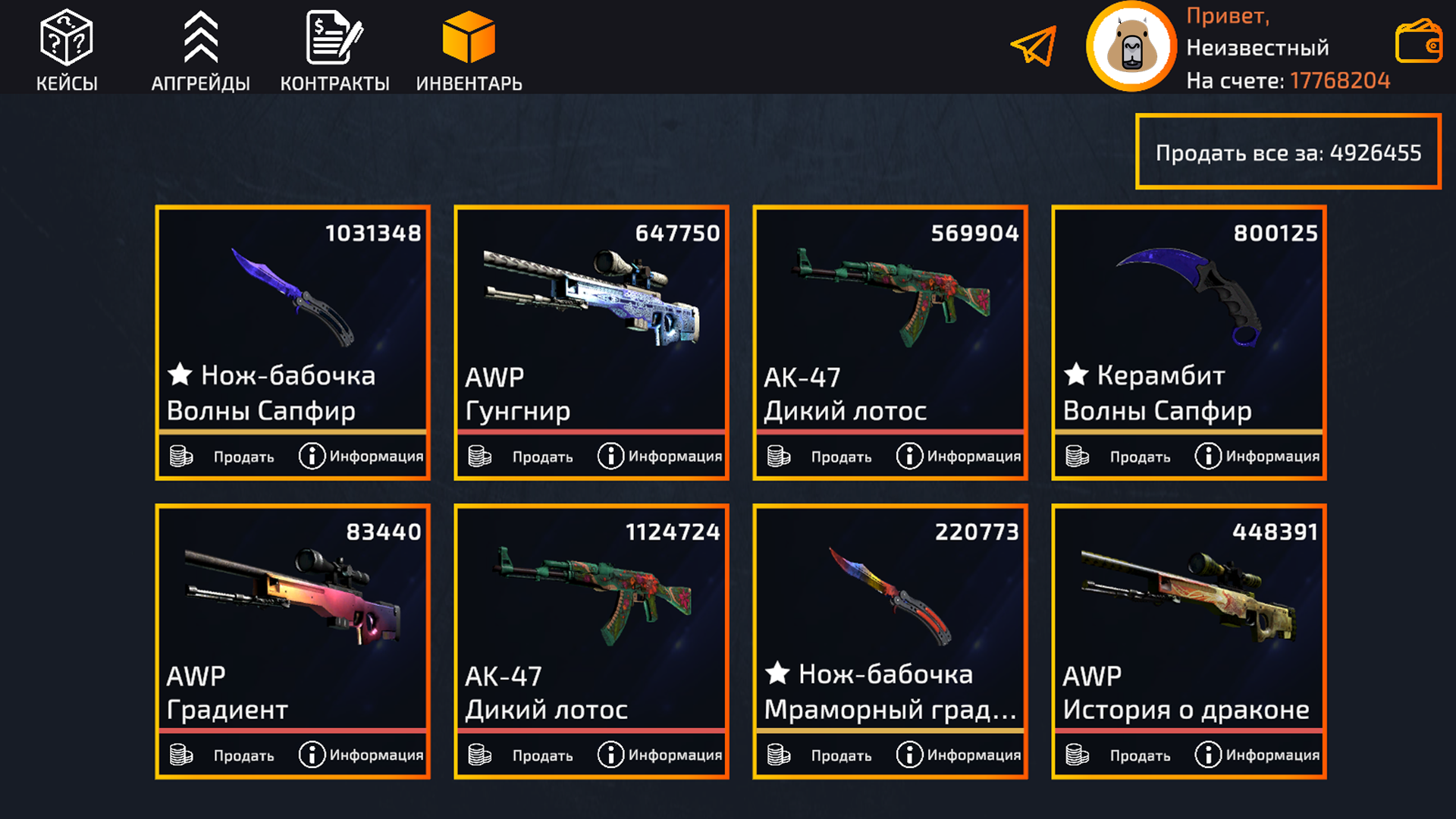Click the coins icon under AWP История о драконе
Image resolution: width=1456 pixels, height=819 pixels.
pos(1076,755)
